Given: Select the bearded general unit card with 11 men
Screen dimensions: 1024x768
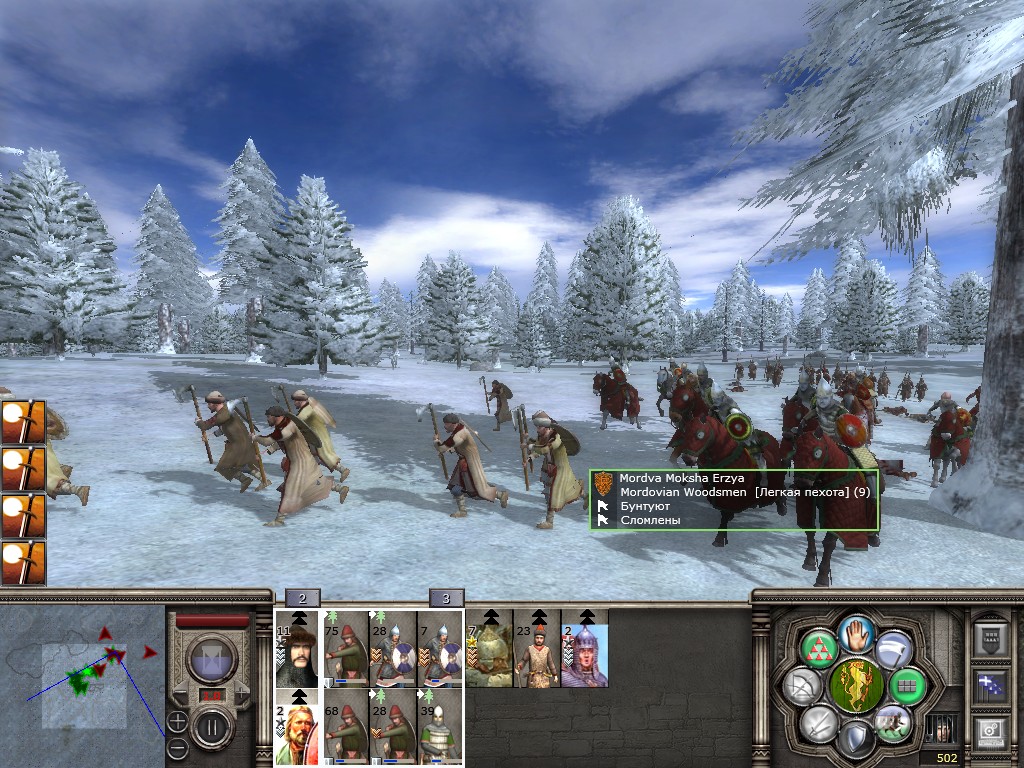Looking at the screenshot, I should (x=298, y=648).
